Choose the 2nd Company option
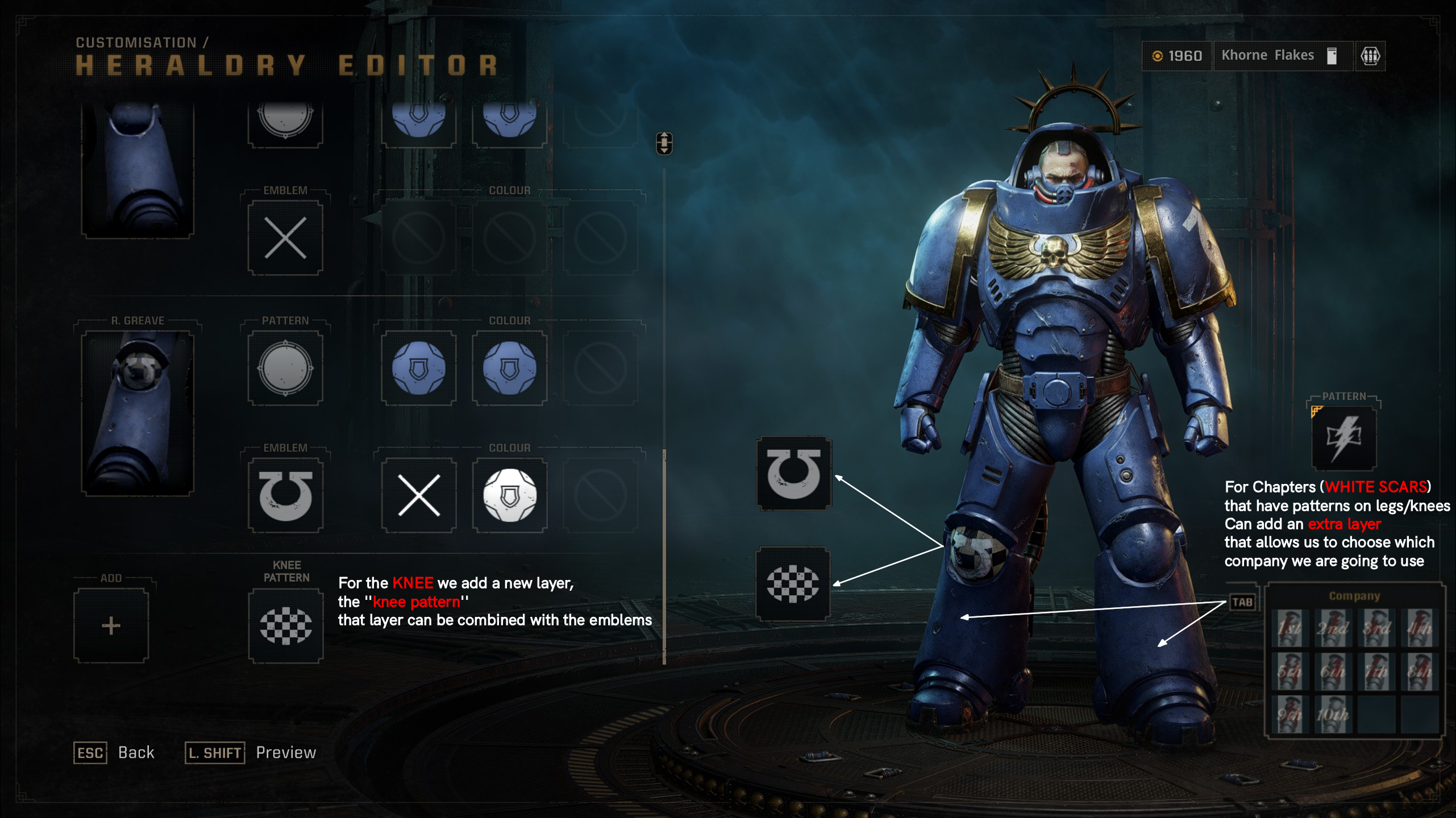This screenshot has width=1456, height=818. click(x=1332, y=628)
